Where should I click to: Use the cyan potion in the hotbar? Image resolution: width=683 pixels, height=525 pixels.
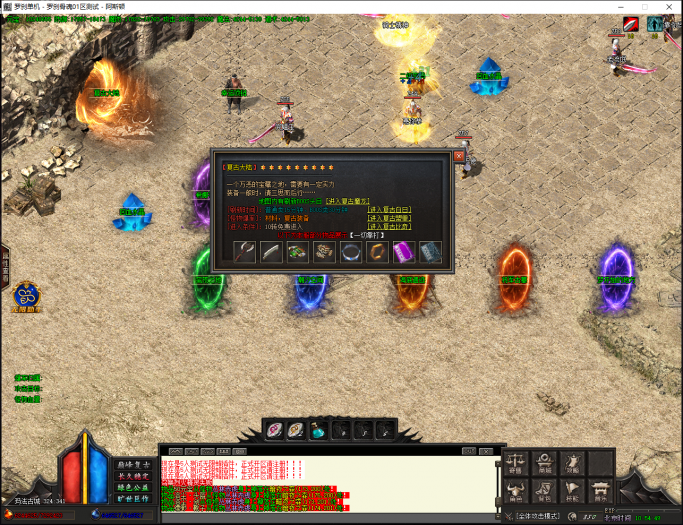pyautogui.click(x=318, y=430)
